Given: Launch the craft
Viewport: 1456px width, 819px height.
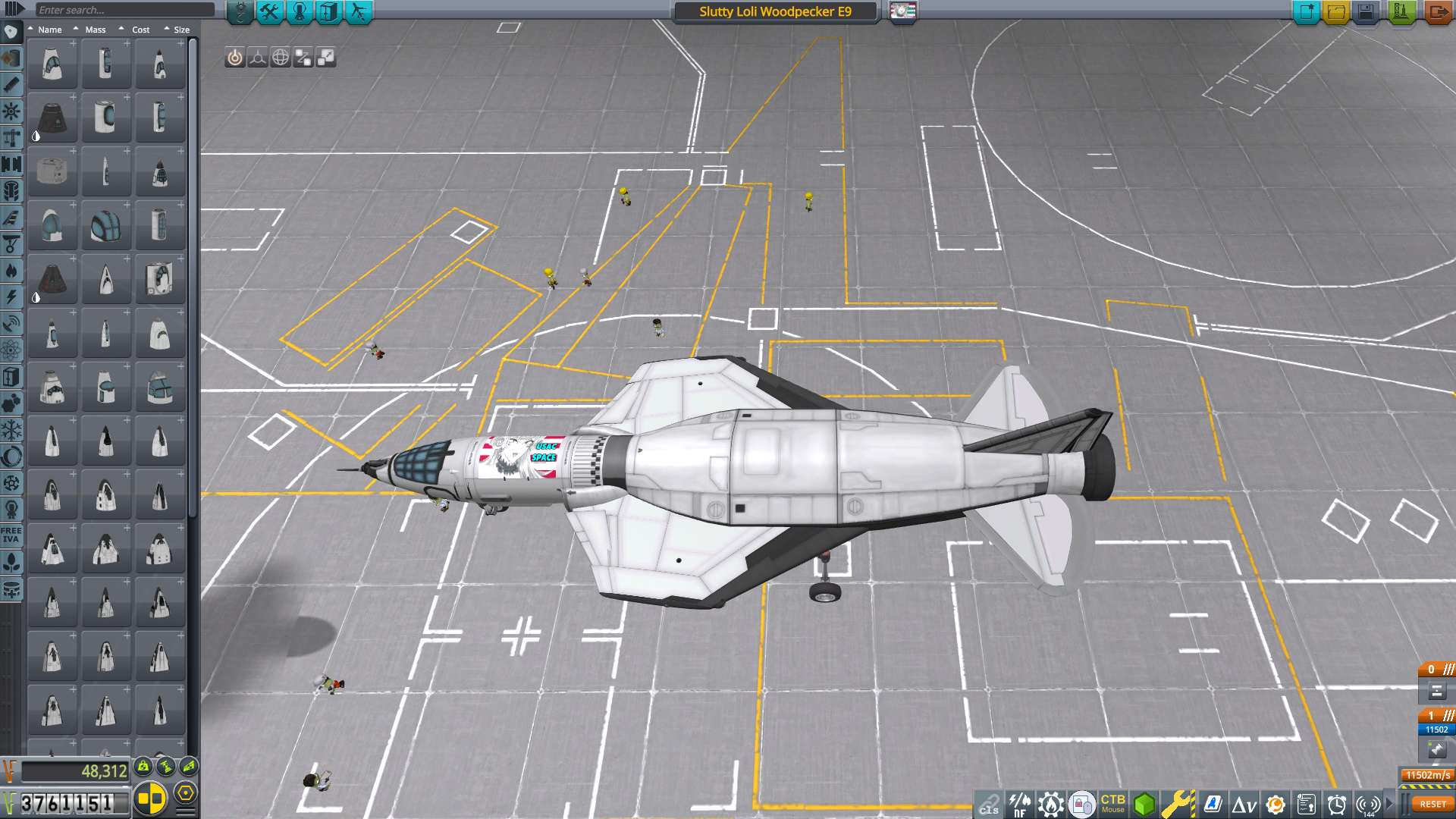Looking at the screenshot, I should 1401,12.
